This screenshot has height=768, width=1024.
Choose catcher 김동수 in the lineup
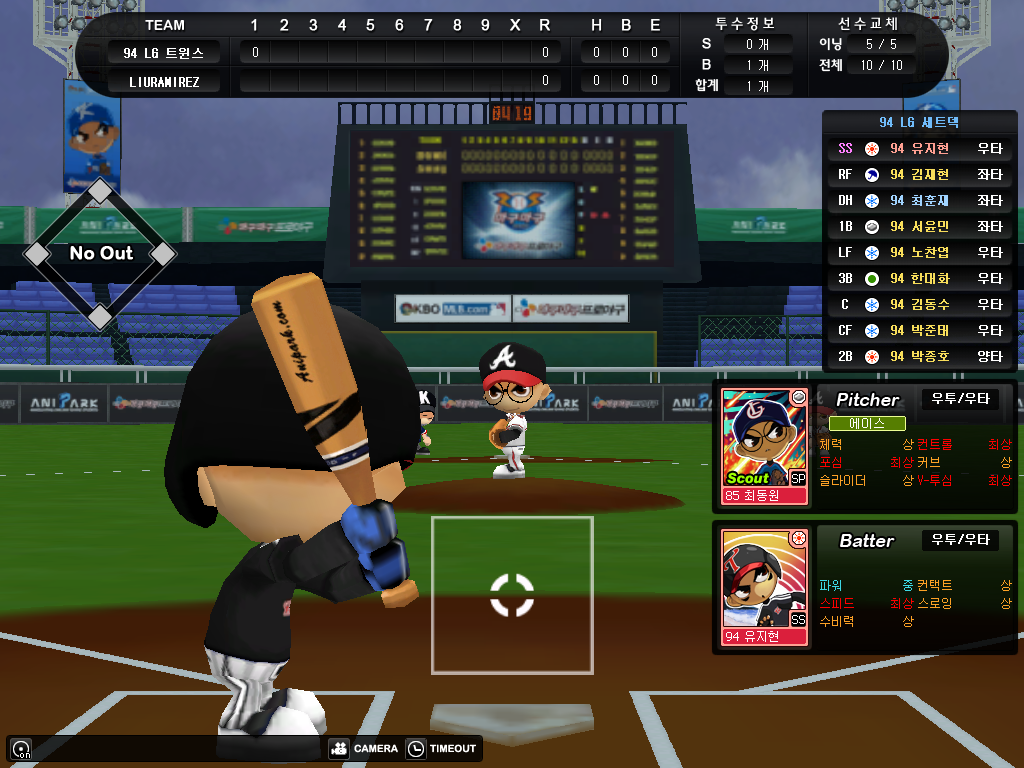point(921,304)
